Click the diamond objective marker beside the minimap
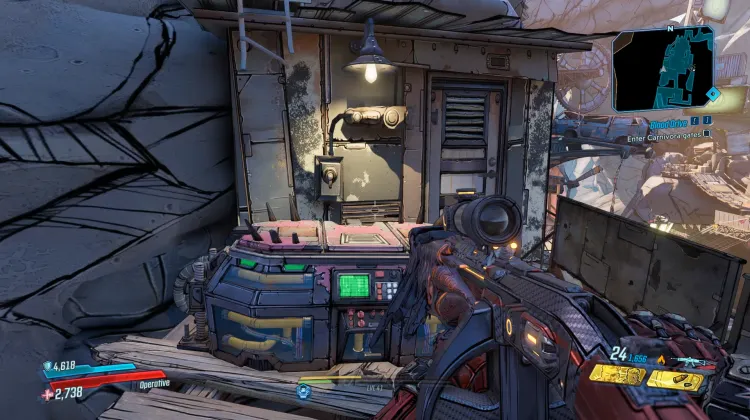This screenshot has height=420, width=750. click(713, 93)
